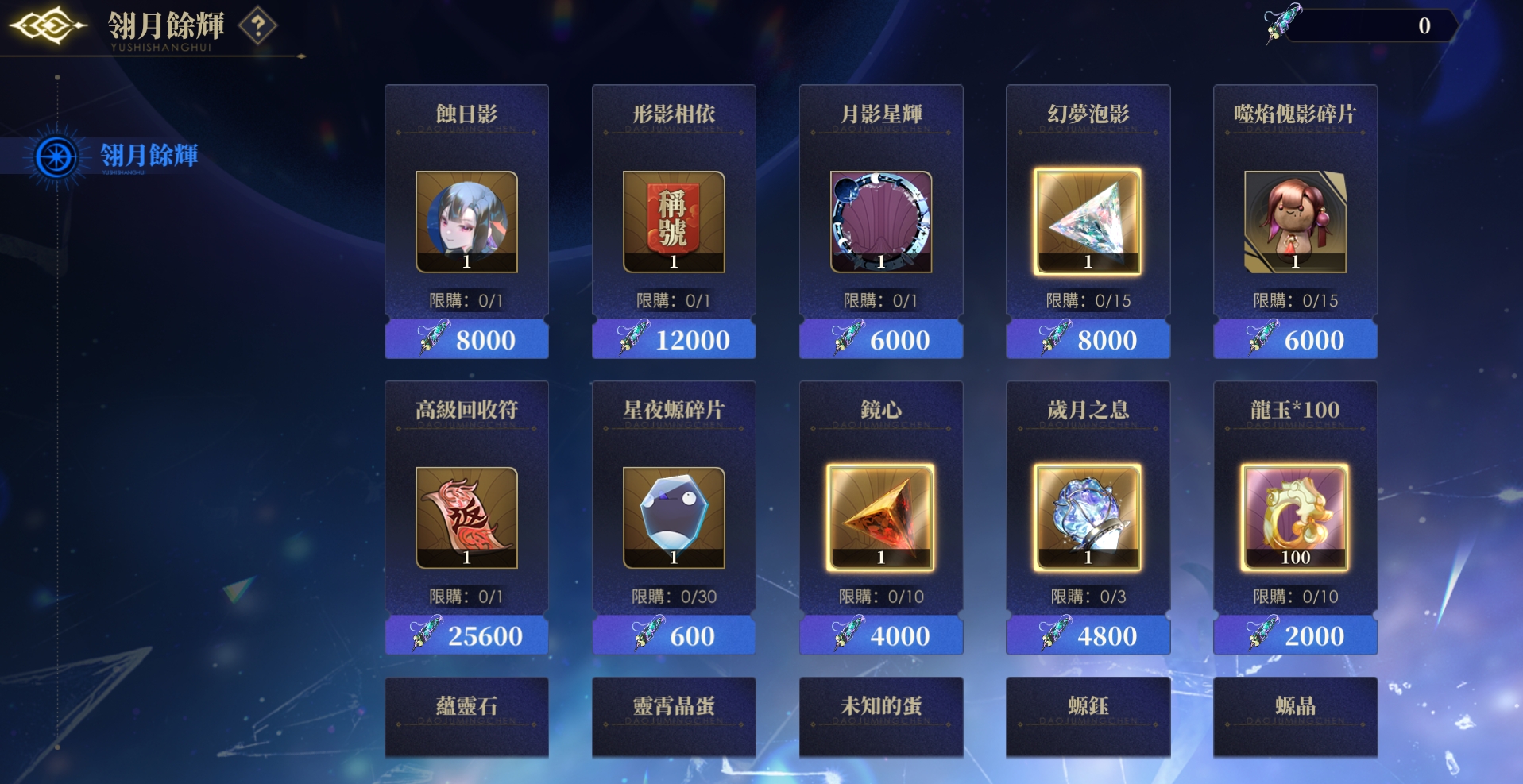The width and height of the screenshot is (1523, 784).
Task: Buy 噬焰傀影碎片 for 6000
Action: click(x=1295, y=340)
